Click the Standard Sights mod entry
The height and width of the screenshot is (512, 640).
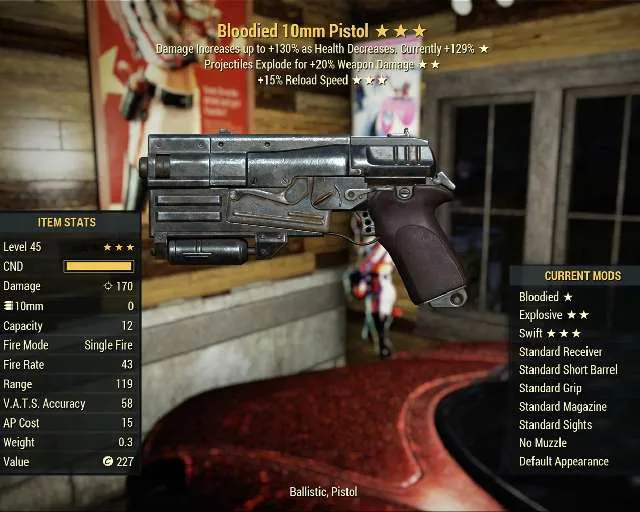tap(555, 425)
